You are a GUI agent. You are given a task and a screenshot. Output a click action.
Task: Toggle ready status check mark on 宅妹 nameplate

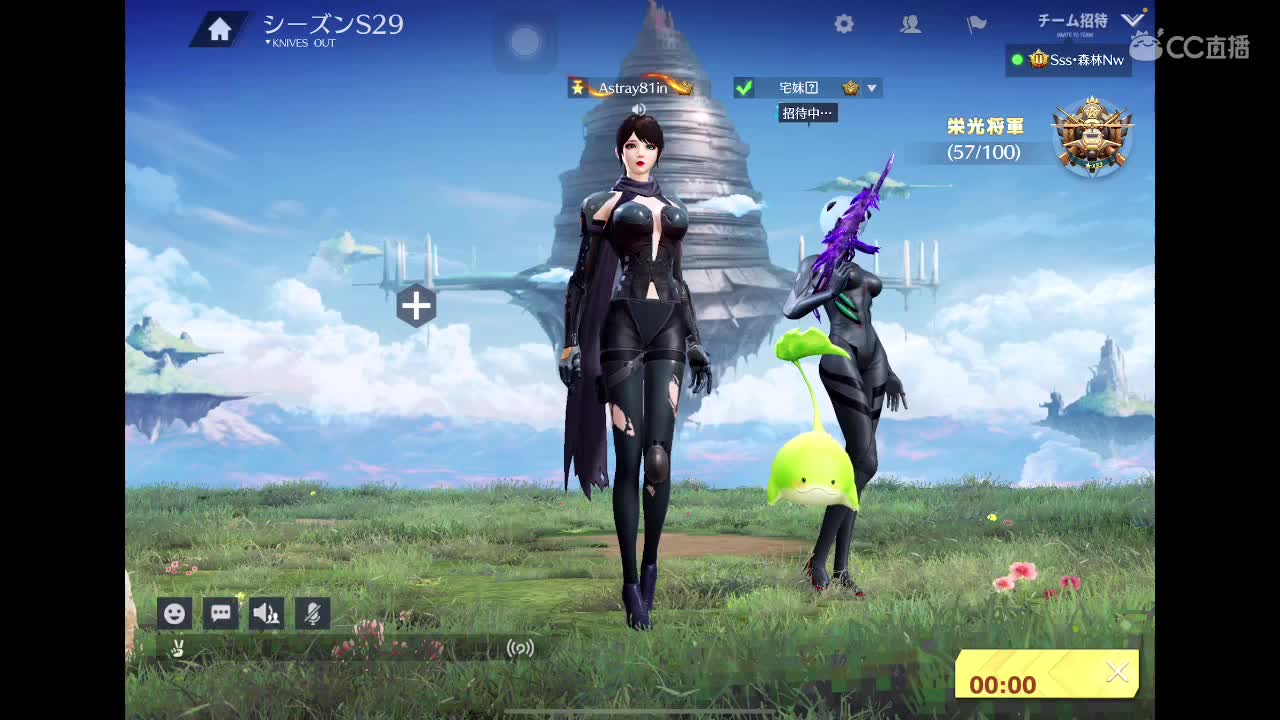click(x=744, y=87)
